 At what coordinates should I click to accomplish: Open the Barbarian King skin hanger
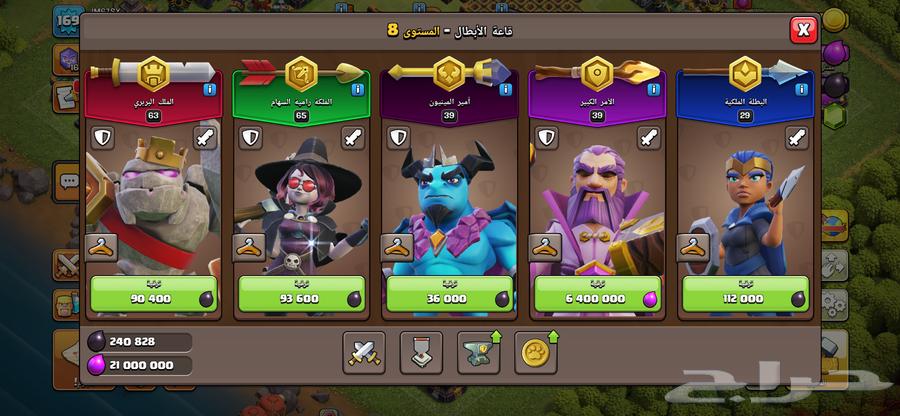(x=100, y=247)
